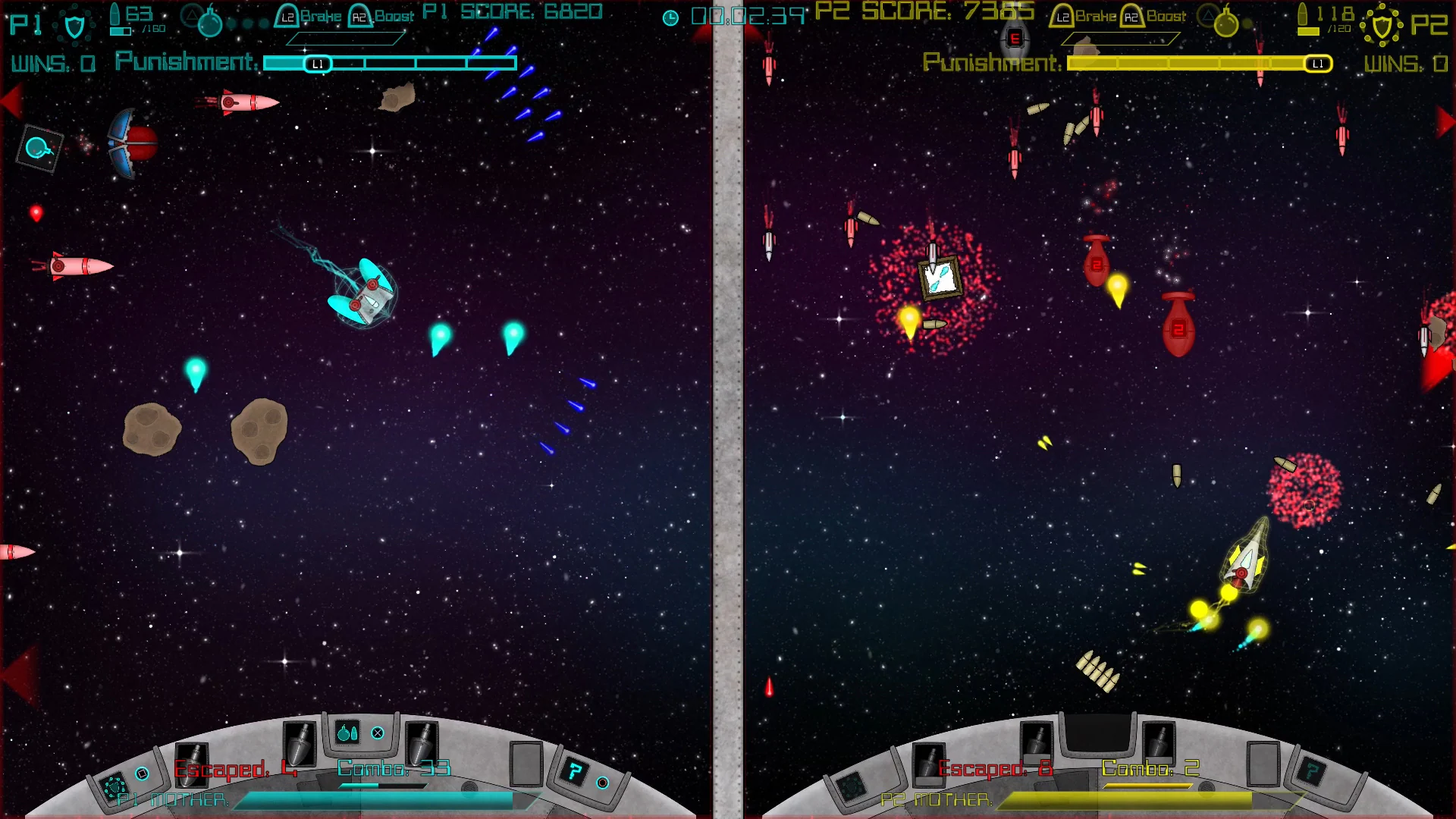Screen dimensions: 1456x819
Task: Click the red E badge near P2 score
Action: 1014,38
